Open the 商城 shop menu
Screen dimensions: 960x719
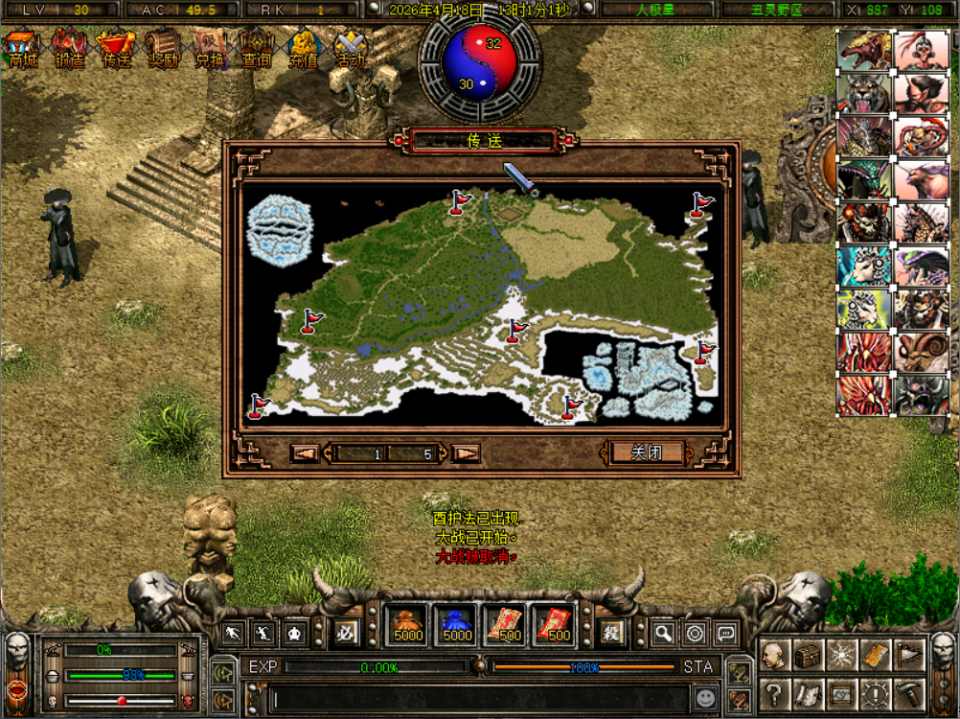[20, 49]
